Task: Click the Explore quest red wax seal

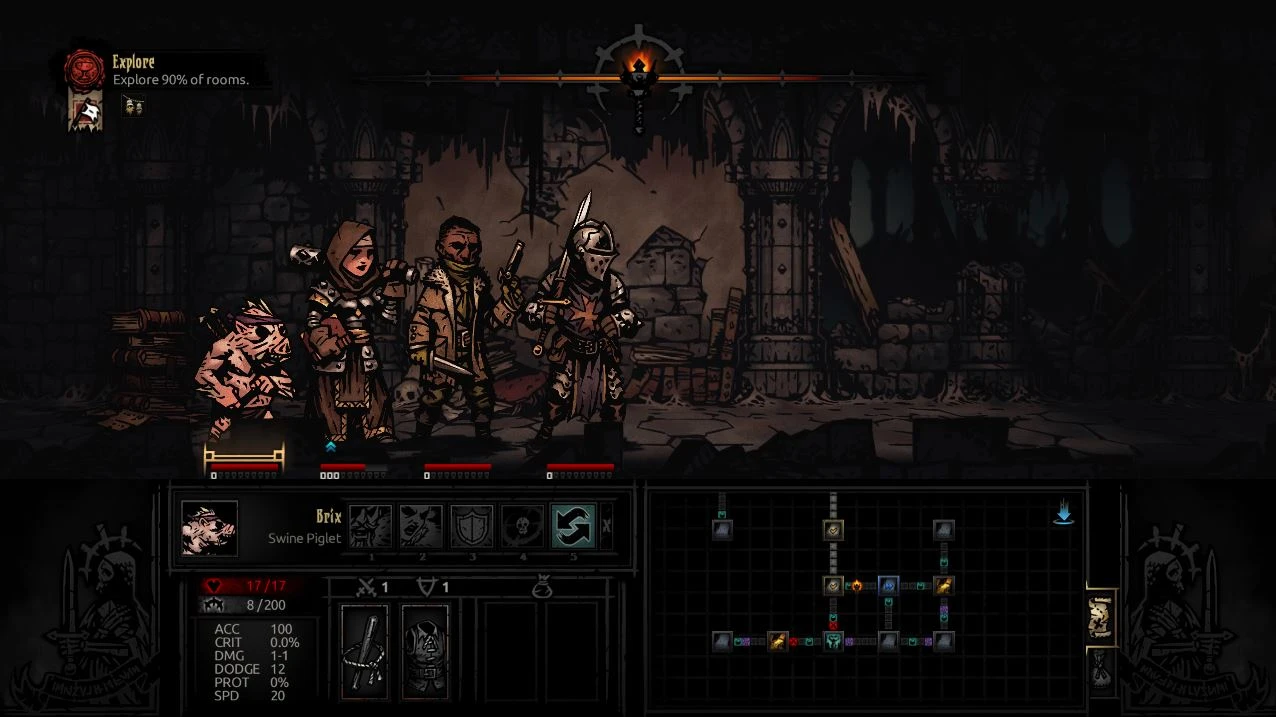Action: pos(85,69)
